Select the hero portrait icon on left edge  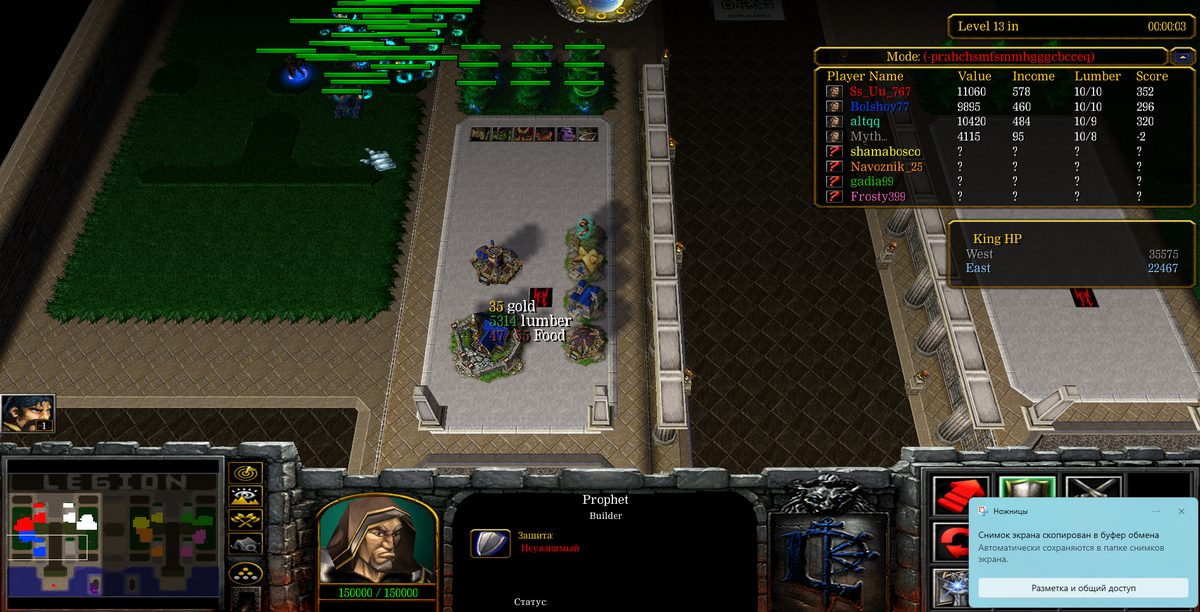(x=27, y=412)
